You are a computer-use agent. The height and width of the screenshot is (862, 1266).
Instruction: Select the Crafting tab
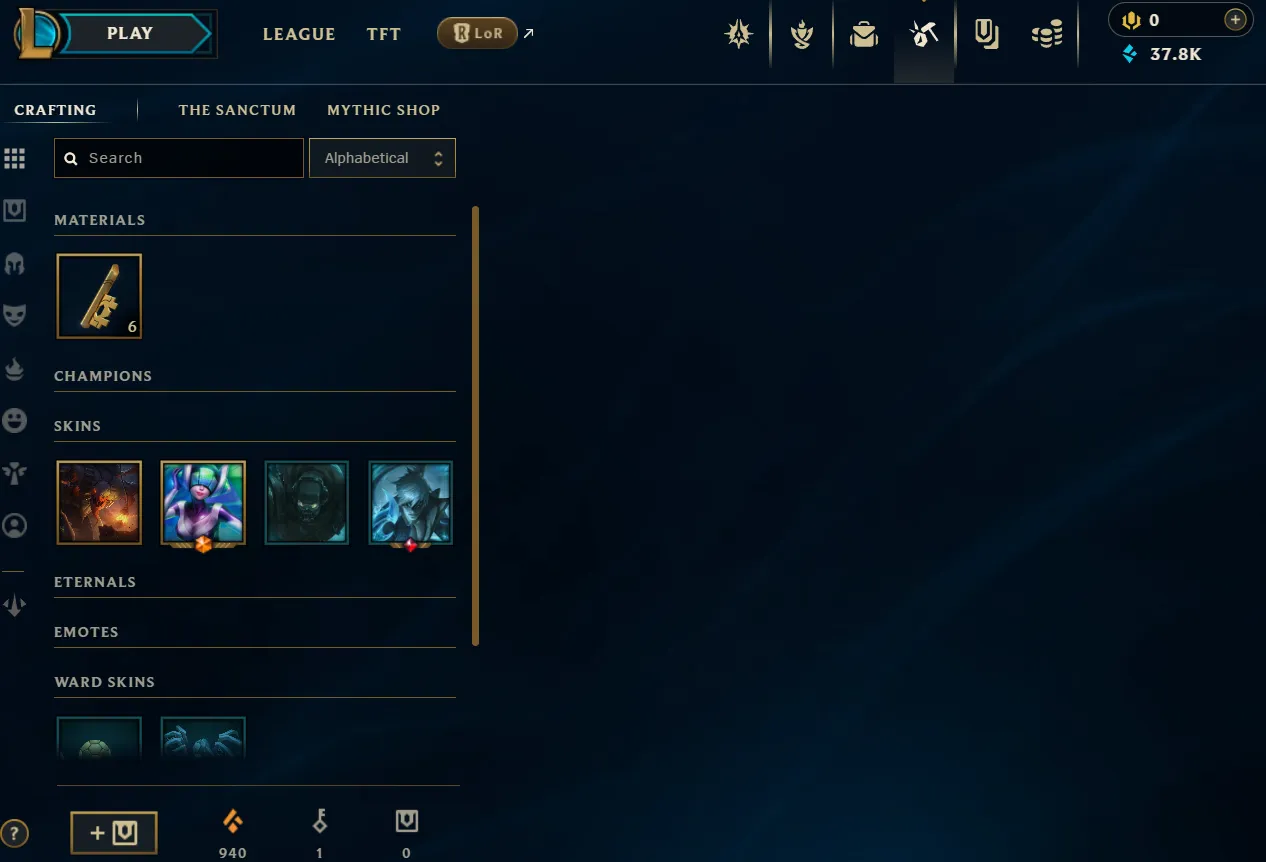tap(55, 110)
